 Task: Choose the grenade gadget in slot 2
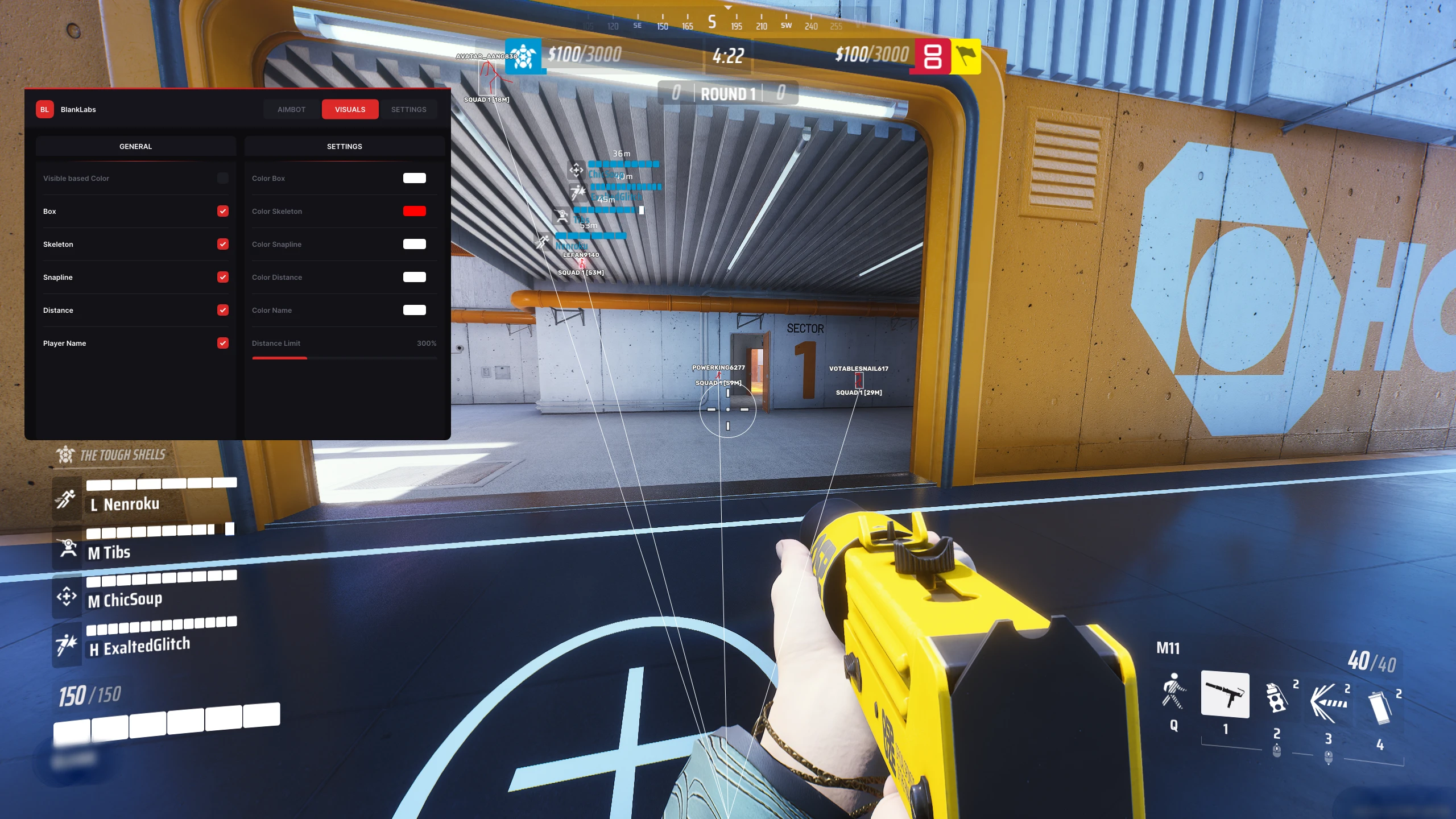pyautogui.click(x=1276, y=698)
